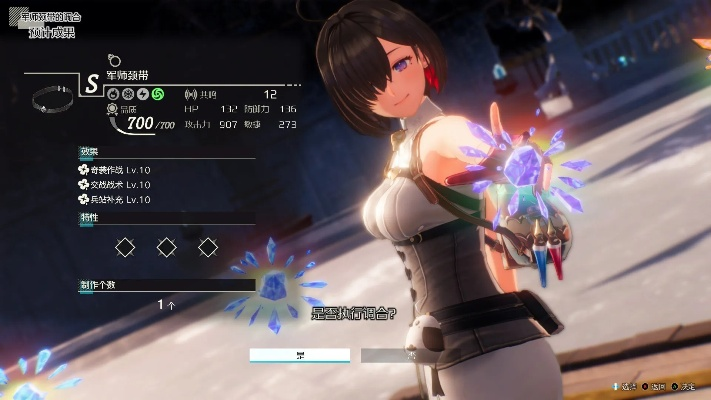
Task: Confirm synthesis with 是 (Yes)
Action: click(x=300, y=355)
